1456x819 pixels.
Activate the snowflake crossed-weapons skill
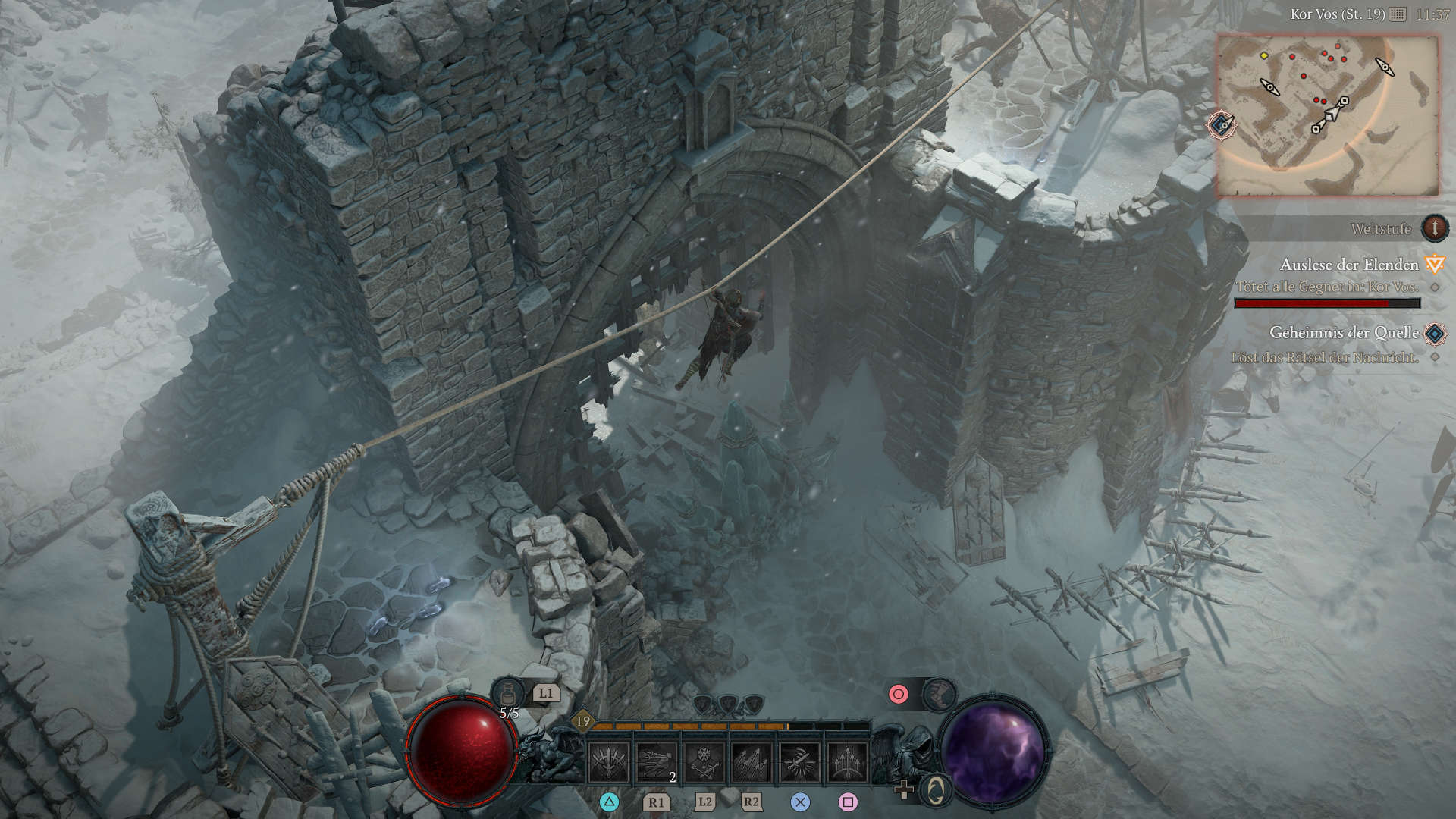[x=704, y=761]
